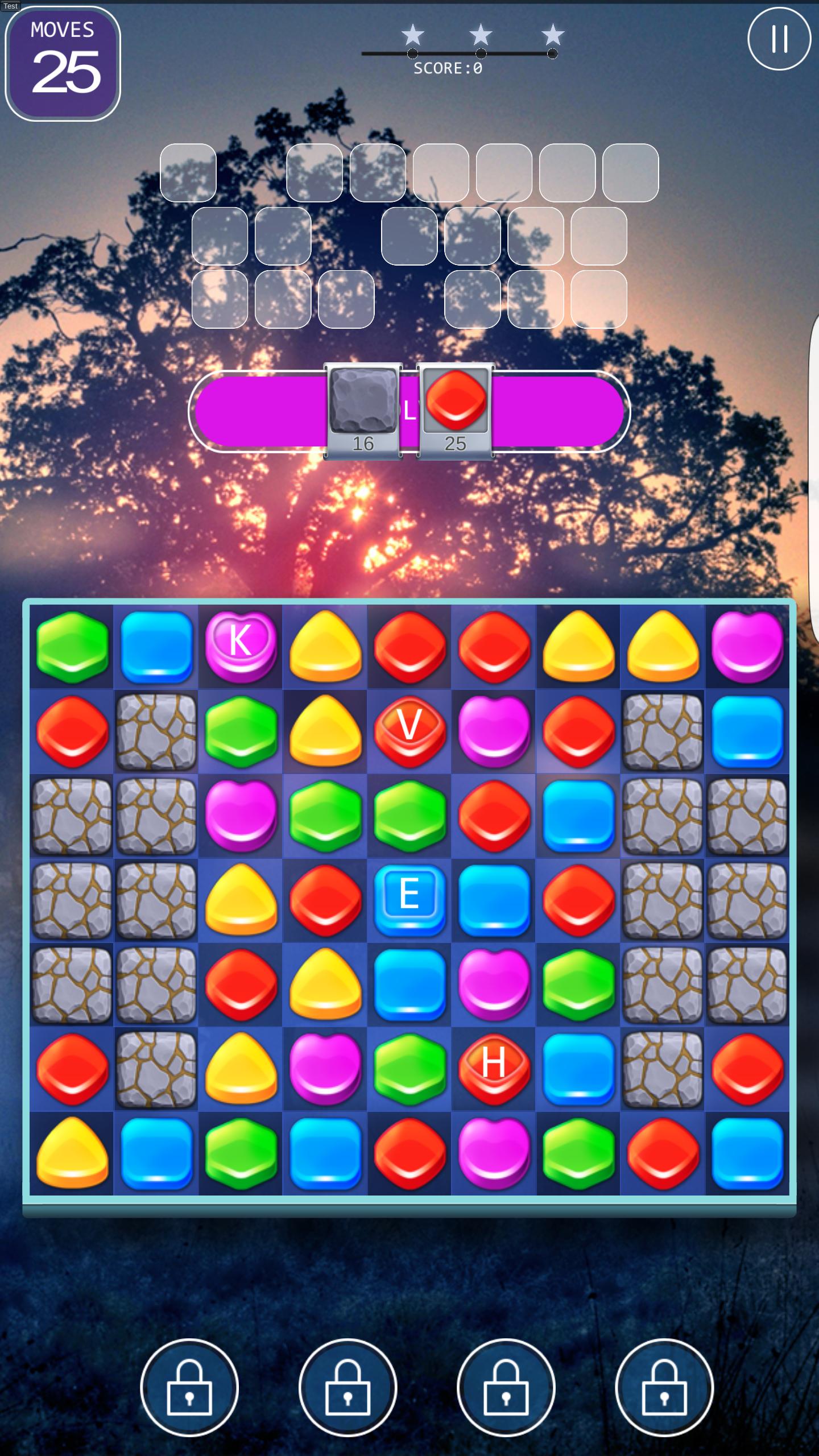The width and height of the screenshot is (819, 1456).
Task: Tap the pause button
Action: [x=779, y=39]
